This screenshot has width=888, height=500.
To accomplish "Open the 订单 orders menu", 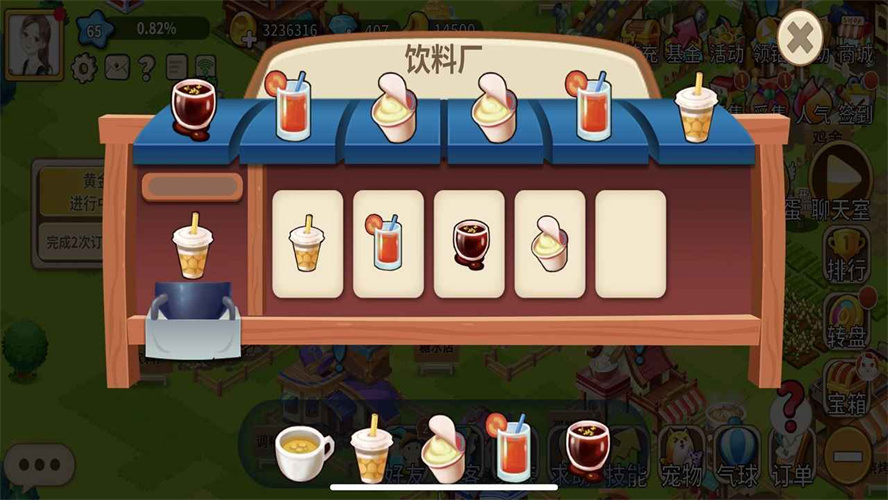I will coord(790,455).
